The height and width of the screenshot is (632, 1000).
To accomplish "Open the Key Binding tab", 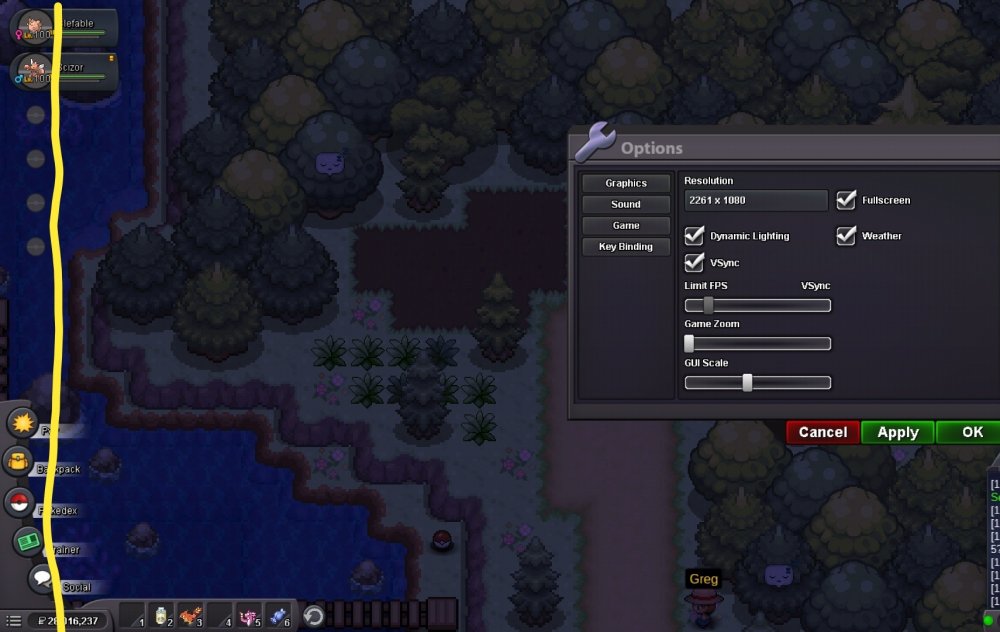I will click(x=626, y=246).
